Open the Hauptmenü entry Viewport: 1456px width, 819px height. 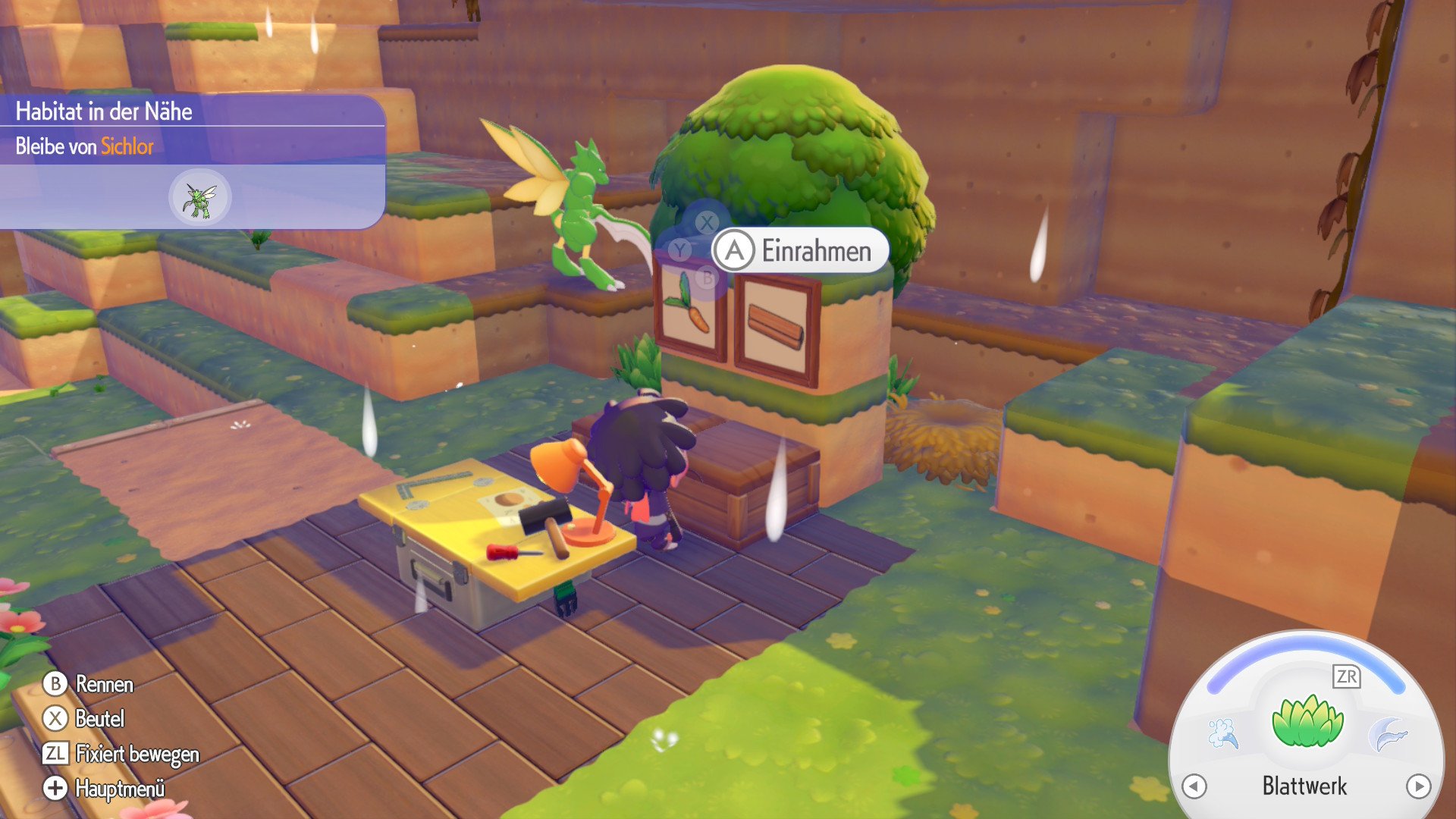121,789
